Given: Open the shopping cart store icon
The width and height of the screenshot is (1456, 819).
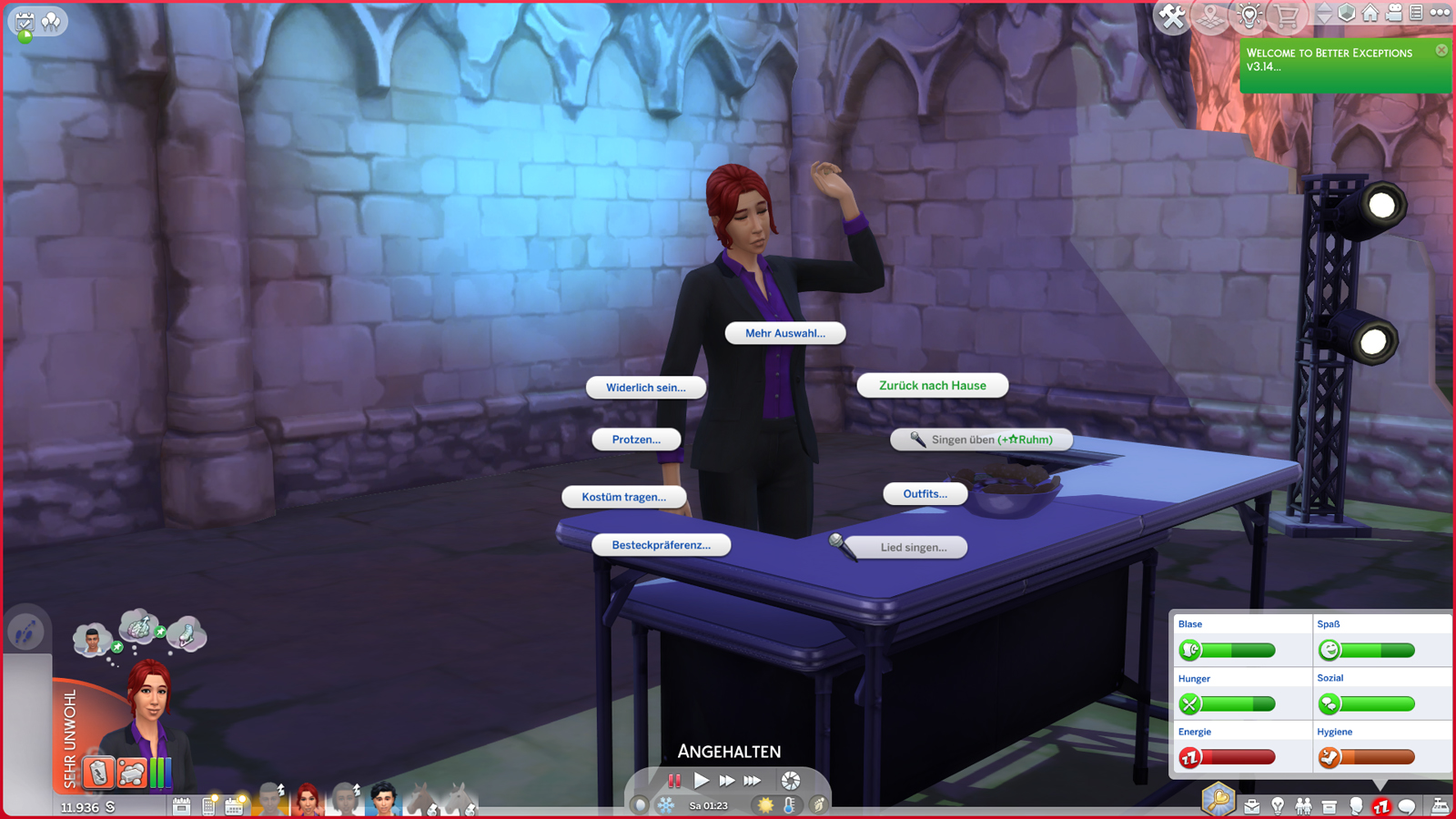Looking at the screenshot, I should (1286, 14).
